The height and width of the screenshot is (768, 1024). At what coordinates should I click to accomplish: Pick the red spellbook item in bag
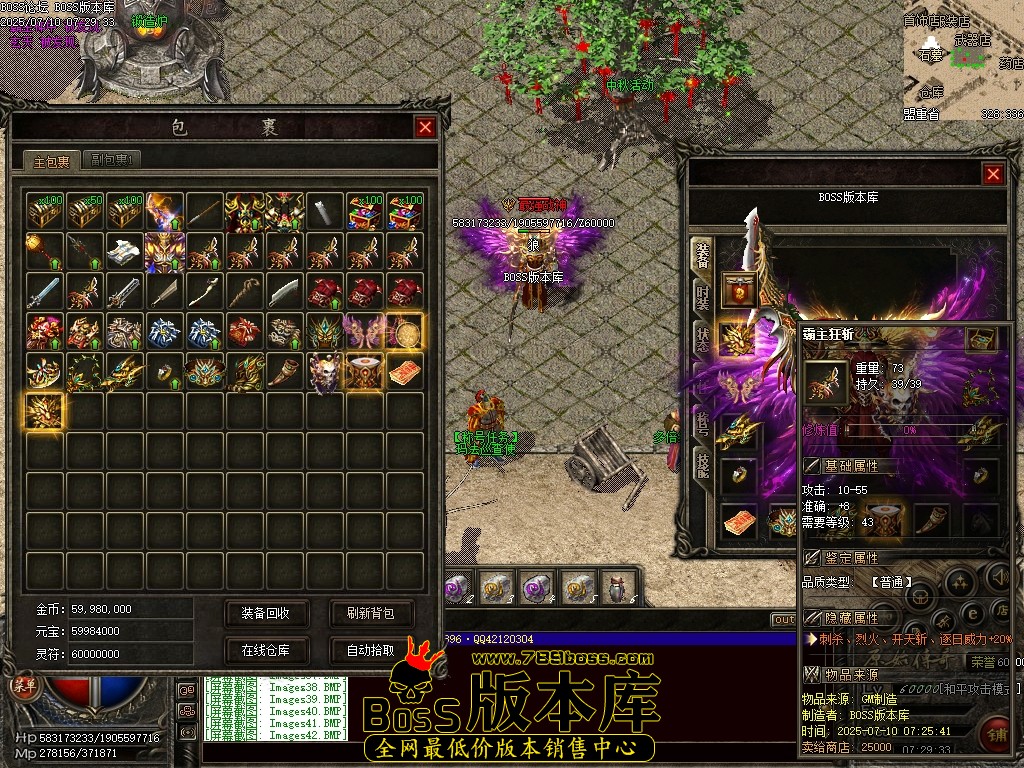[405, 371]
